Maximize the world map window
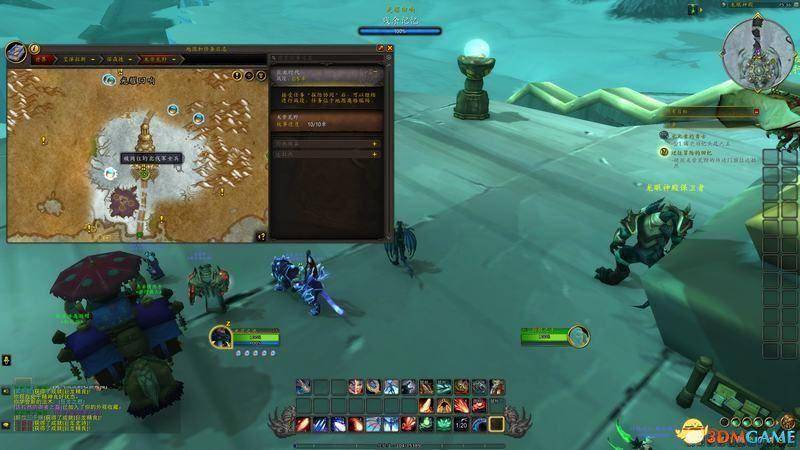800x450 pixels. pos(380,47)
